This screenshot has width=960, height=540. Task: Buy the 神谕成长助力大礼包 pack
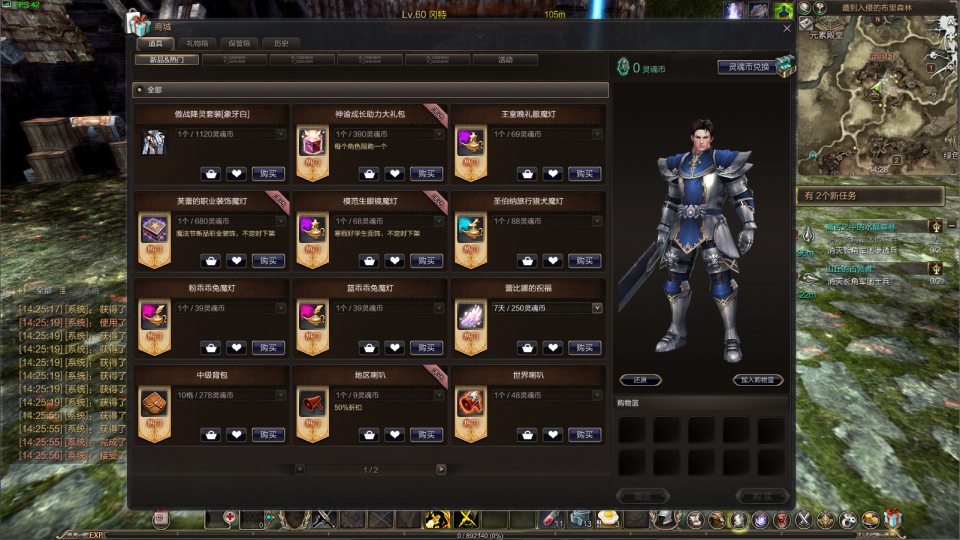426,174
